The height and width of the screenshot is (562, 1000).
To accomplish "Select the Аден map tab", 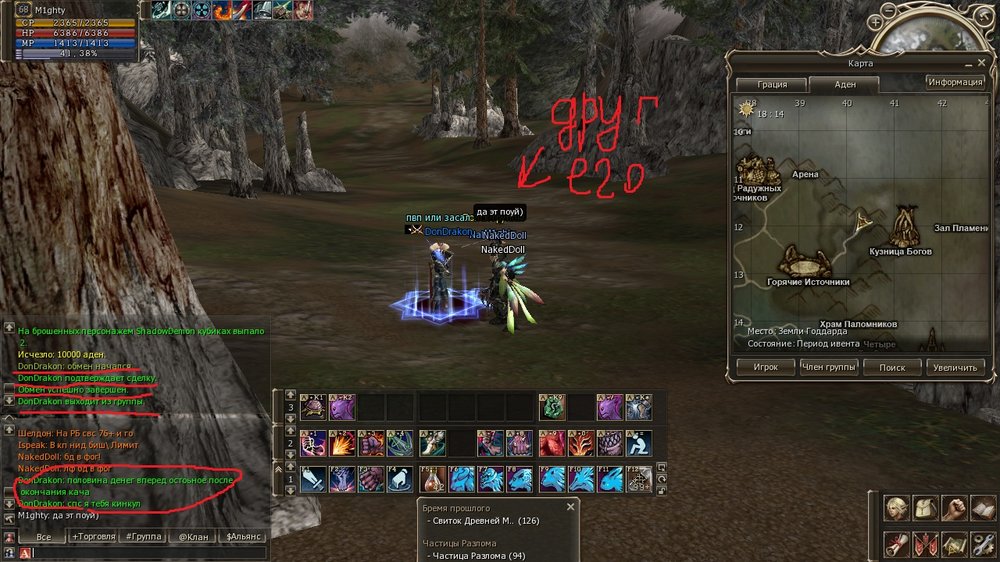I will 844,85.
